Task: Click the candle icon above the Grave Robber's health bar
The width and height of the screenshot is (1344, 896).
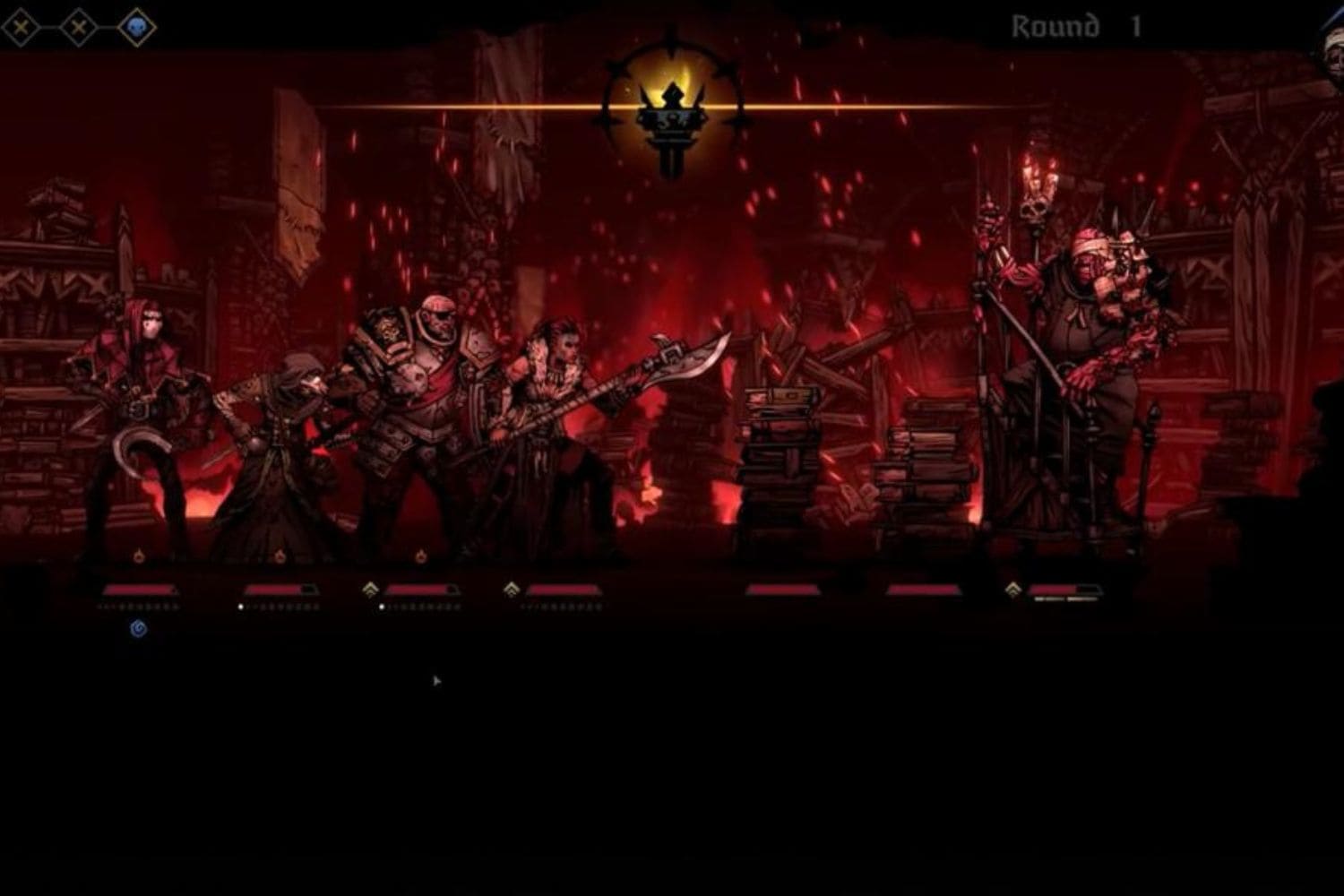Action: coord(140,557)
